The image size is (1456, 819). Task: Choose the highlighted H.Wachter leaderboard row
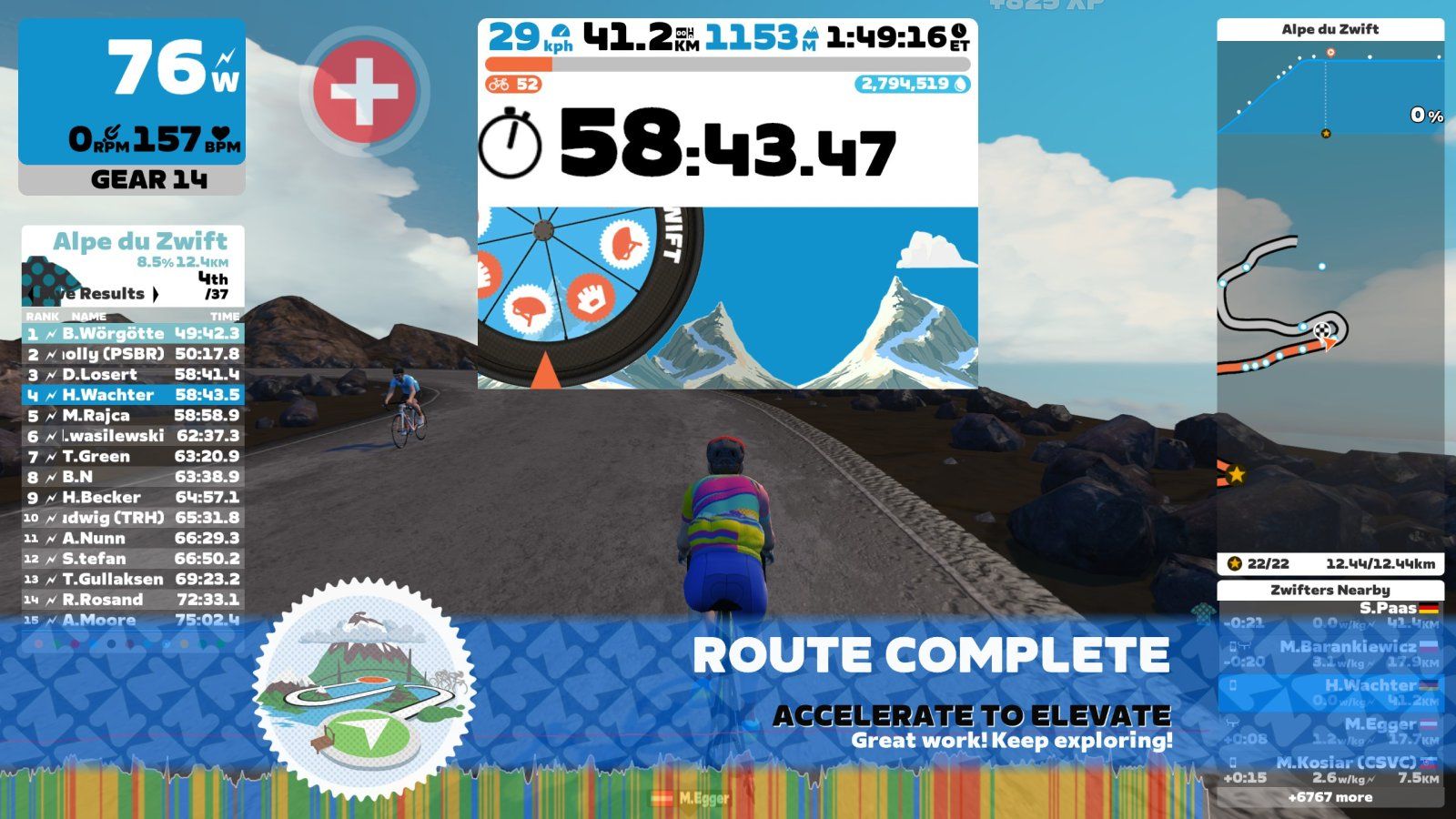[x=133, y=395]
